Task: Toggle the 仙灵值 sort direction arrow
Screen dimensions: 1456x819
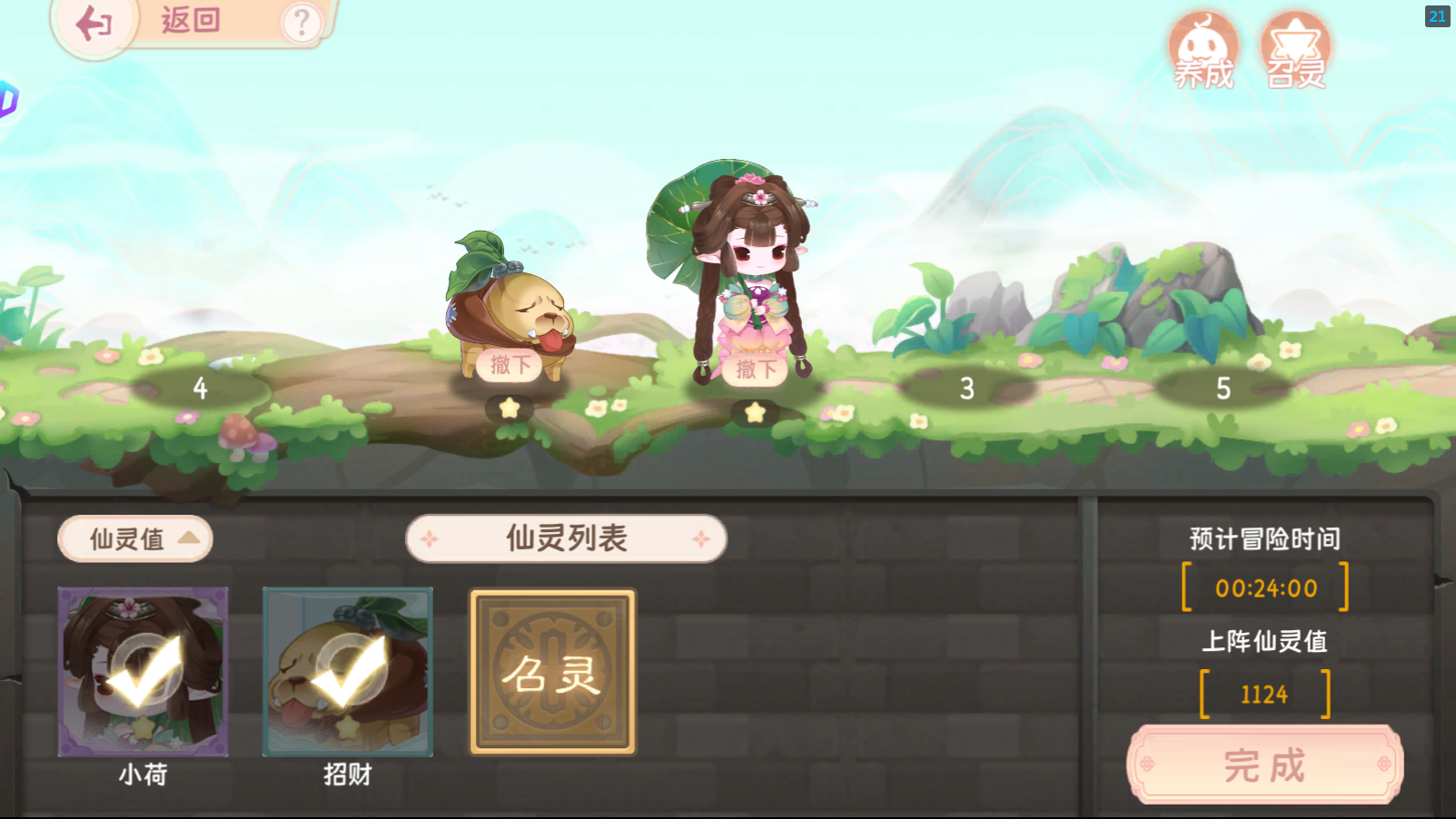Action: (187, 538)
